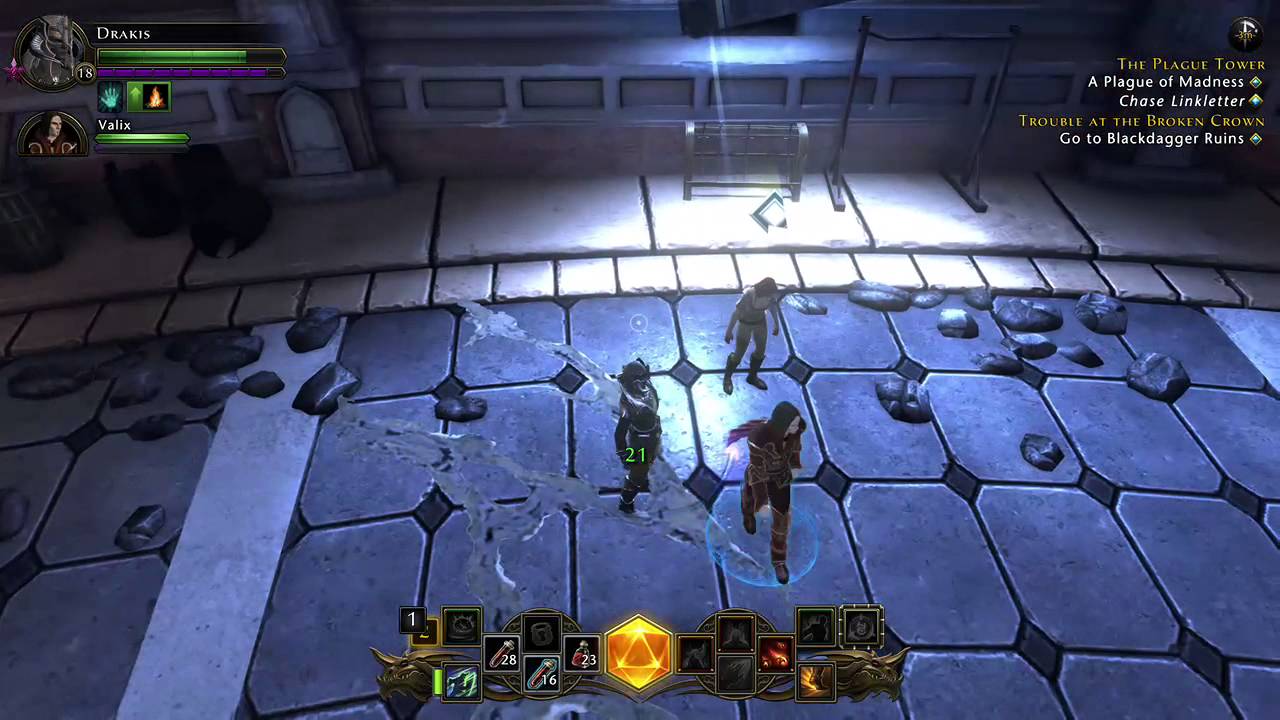Open the quest A Plague of Madness

[1165, 82]
